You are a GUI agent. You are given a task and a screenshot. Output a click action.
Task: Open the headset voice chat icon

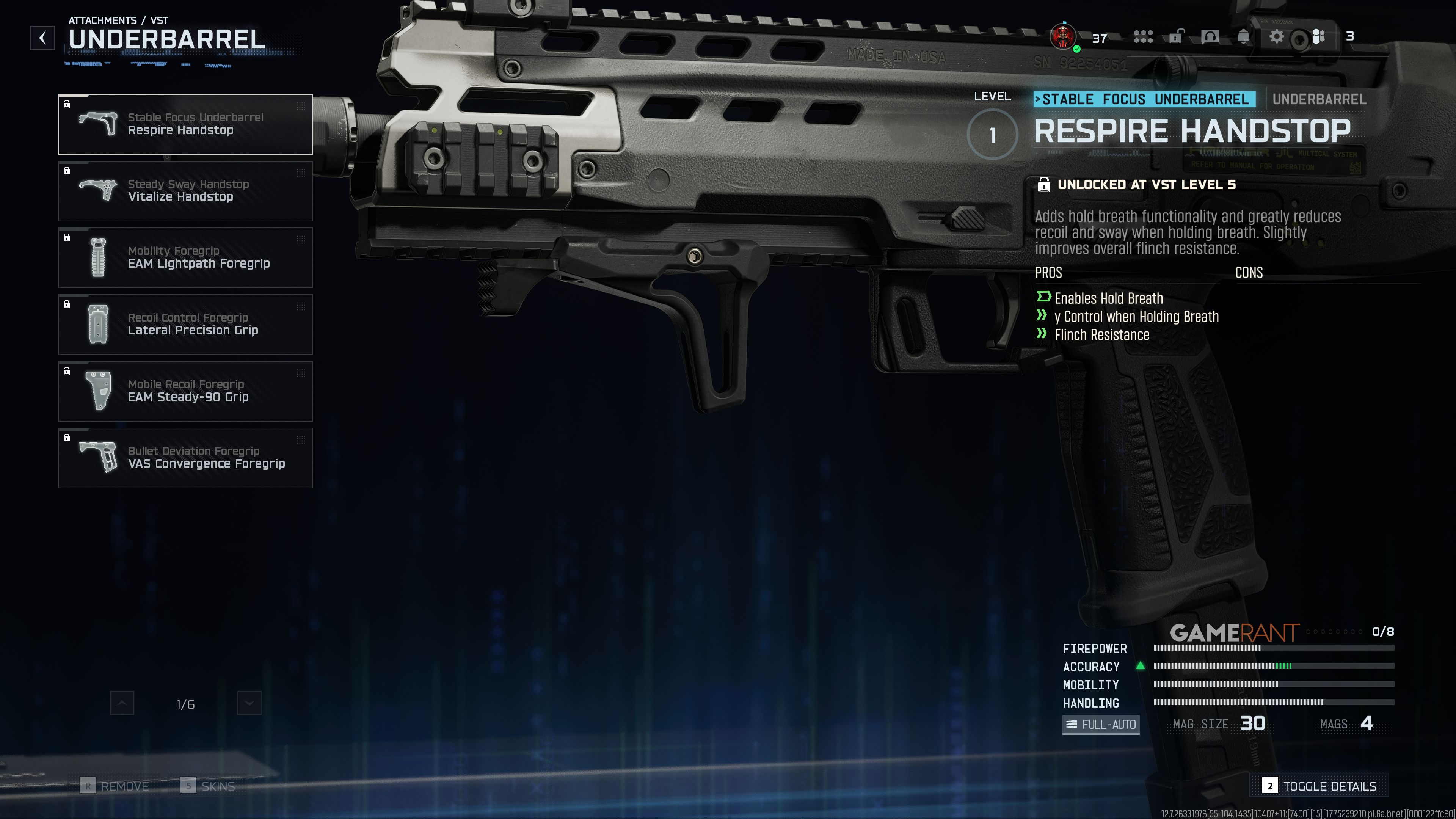pyautogui.click(x=1210, y=37)
